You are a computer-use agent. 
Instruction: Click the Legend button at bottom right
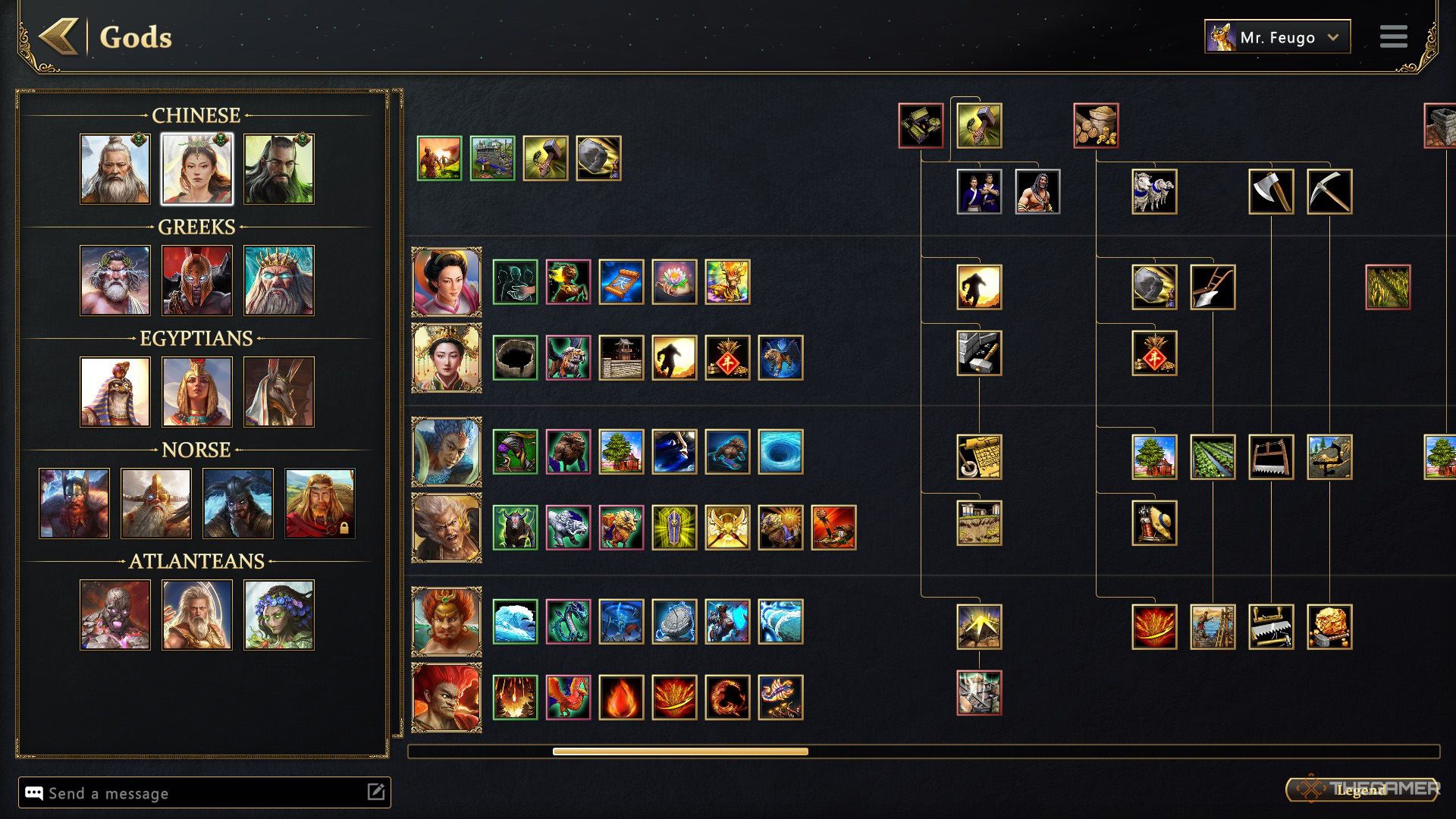pos(1357,789)
